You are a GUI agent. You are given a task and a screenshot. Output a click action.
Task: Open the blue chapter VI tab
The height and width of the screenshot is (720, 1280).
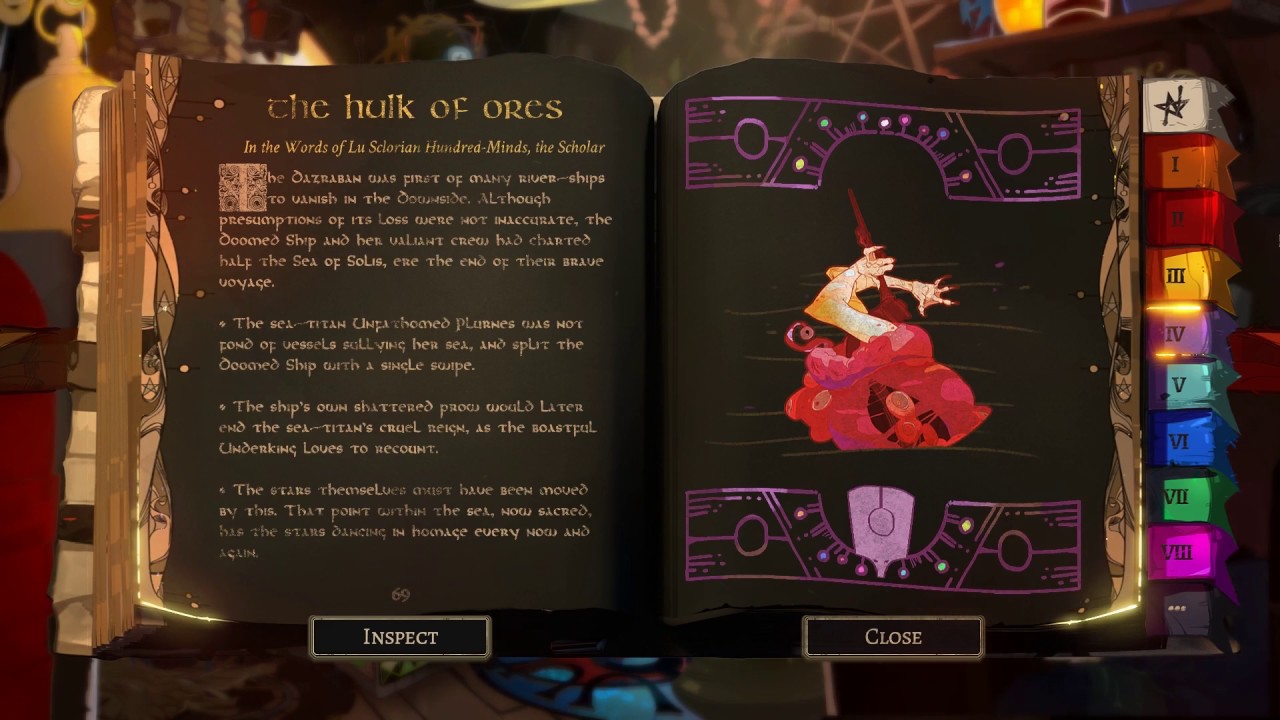(1180, 441)
